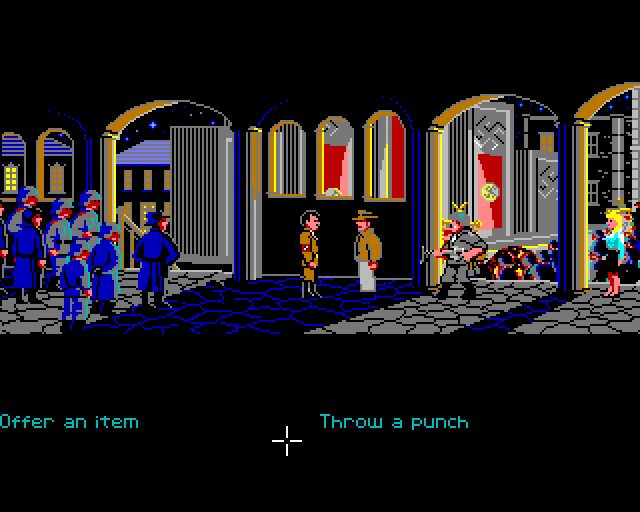Choose the "Offer an item" option
Screen dimensions: 640x512
point(69,421)
